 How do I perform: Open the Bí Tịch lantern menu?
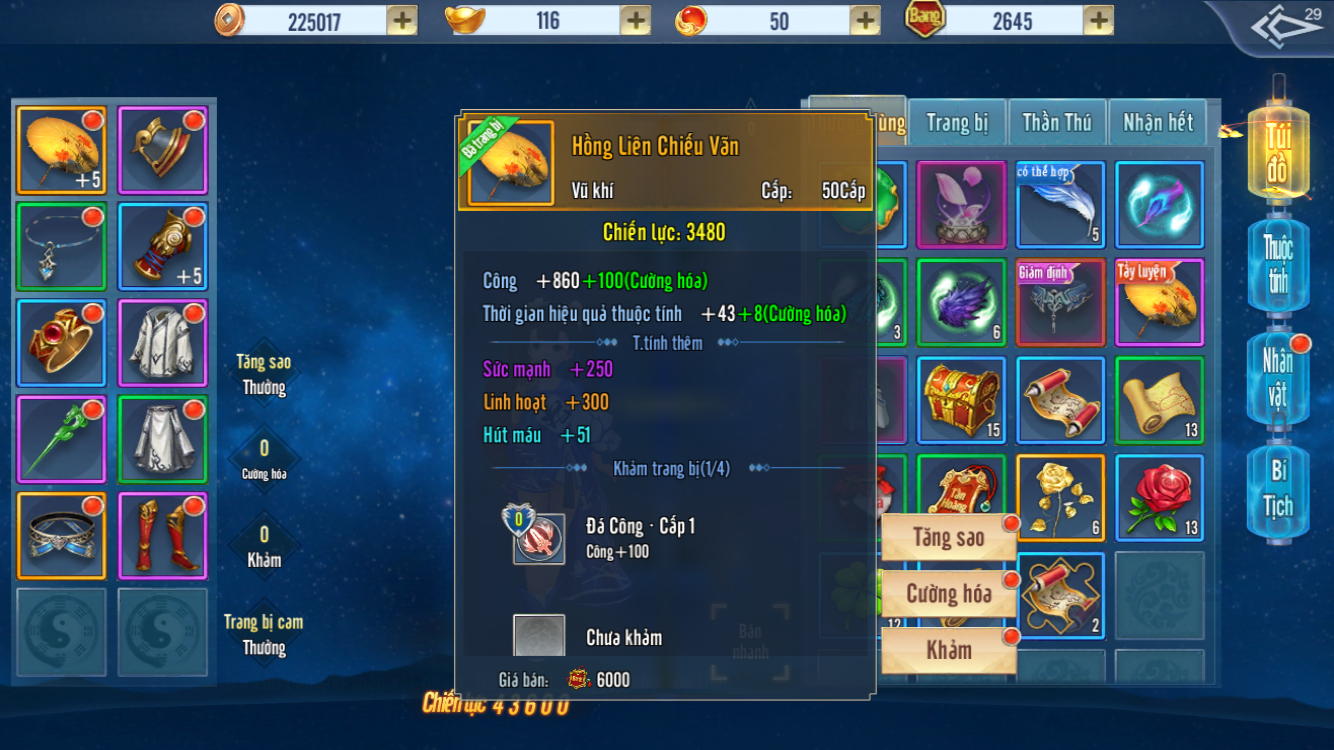click(x=1277, y=489)
